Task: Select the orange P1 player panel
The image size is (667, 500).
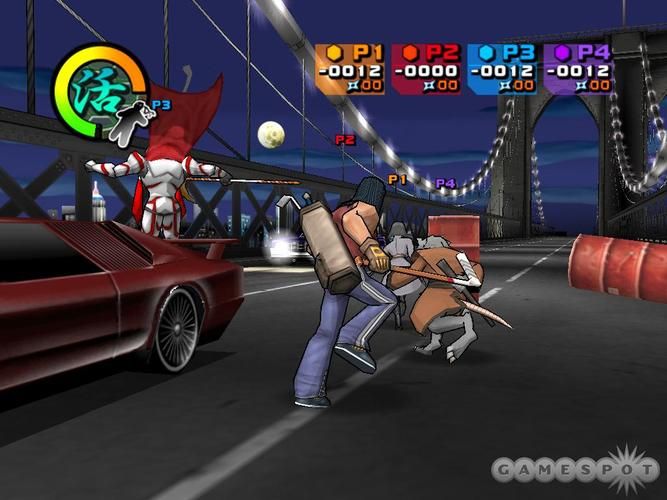Action: [x=351, y=69]
